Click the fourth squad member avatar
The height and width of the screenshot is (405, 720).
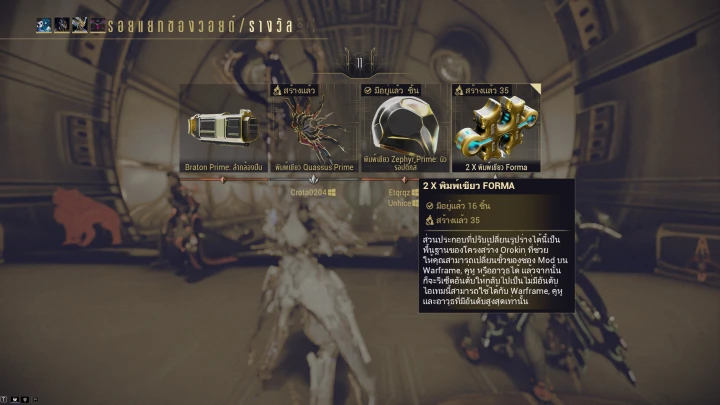pyautogui.click(x=98, y=25)
